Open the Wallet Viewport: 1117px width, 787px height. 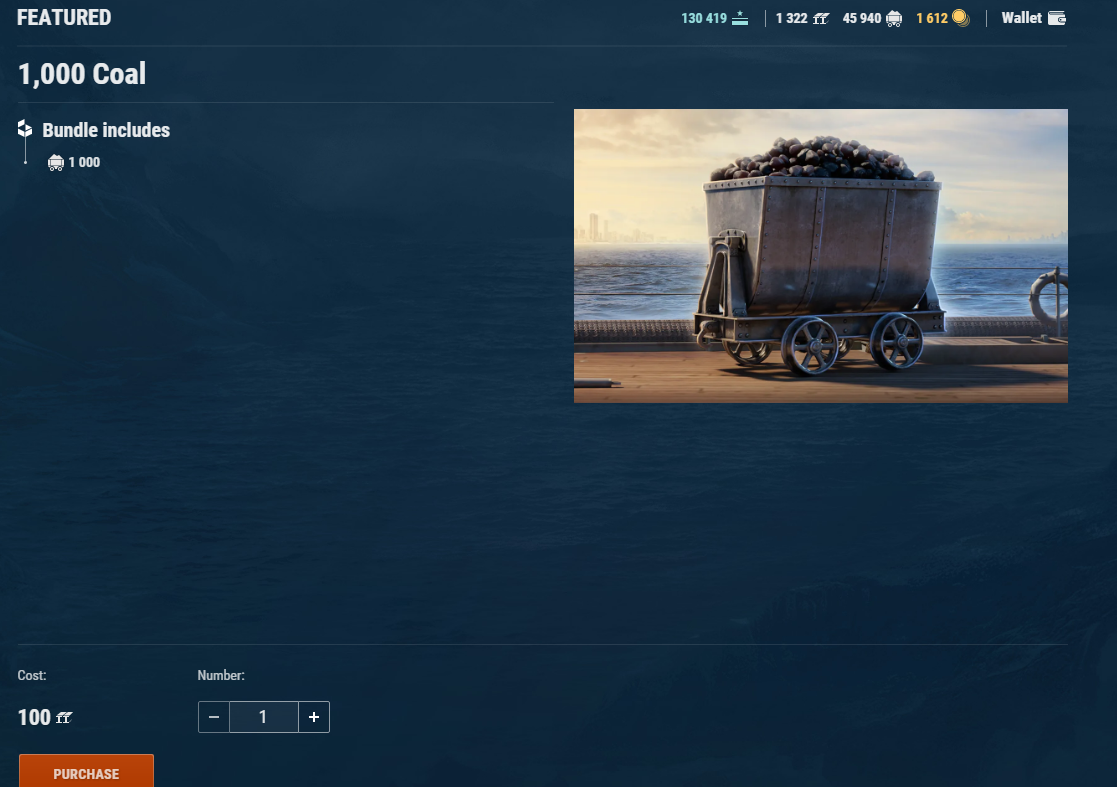[1033, 18]
